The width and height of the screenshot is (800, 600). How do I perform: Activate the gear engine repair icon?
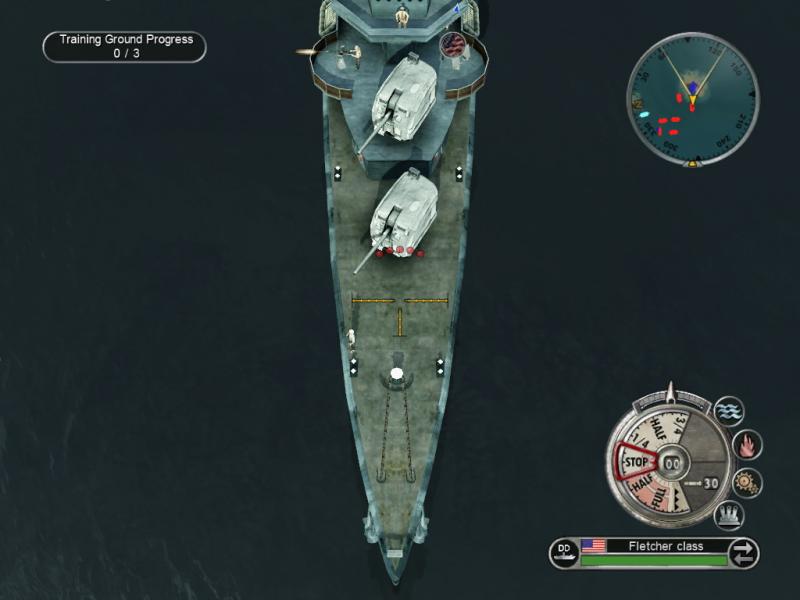click(x=746, y=482)
